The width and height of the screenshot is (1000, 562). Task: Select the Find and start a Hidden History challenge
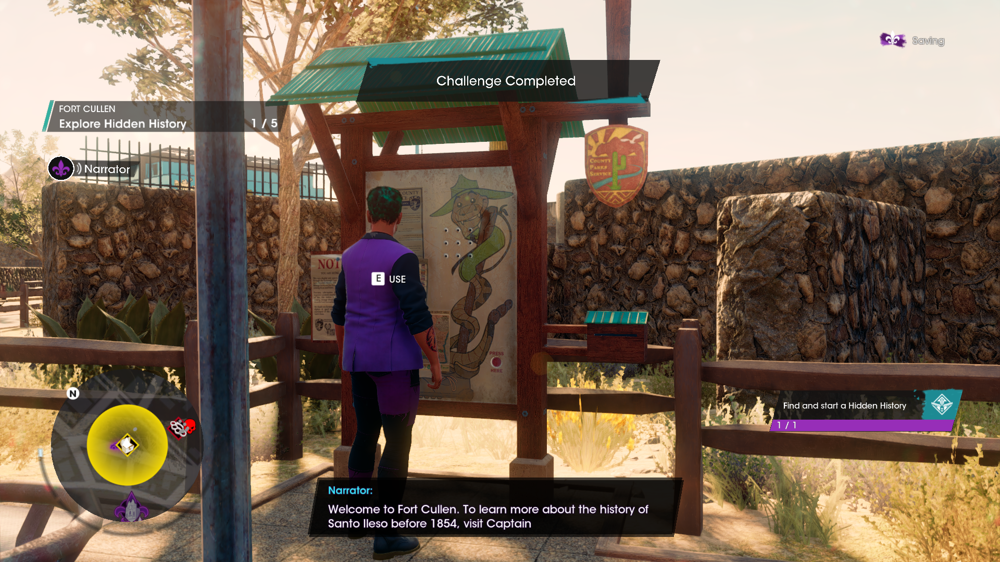click(846, 406)
